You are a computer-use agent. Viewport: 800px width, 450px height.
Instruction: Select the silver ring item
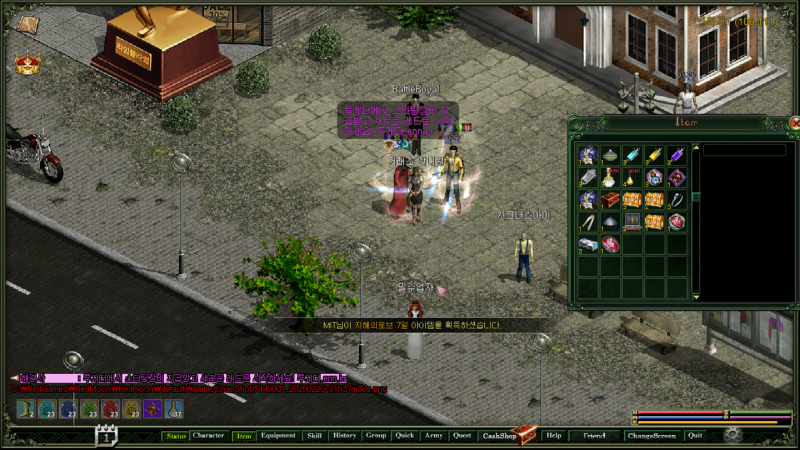pos(677,200)
